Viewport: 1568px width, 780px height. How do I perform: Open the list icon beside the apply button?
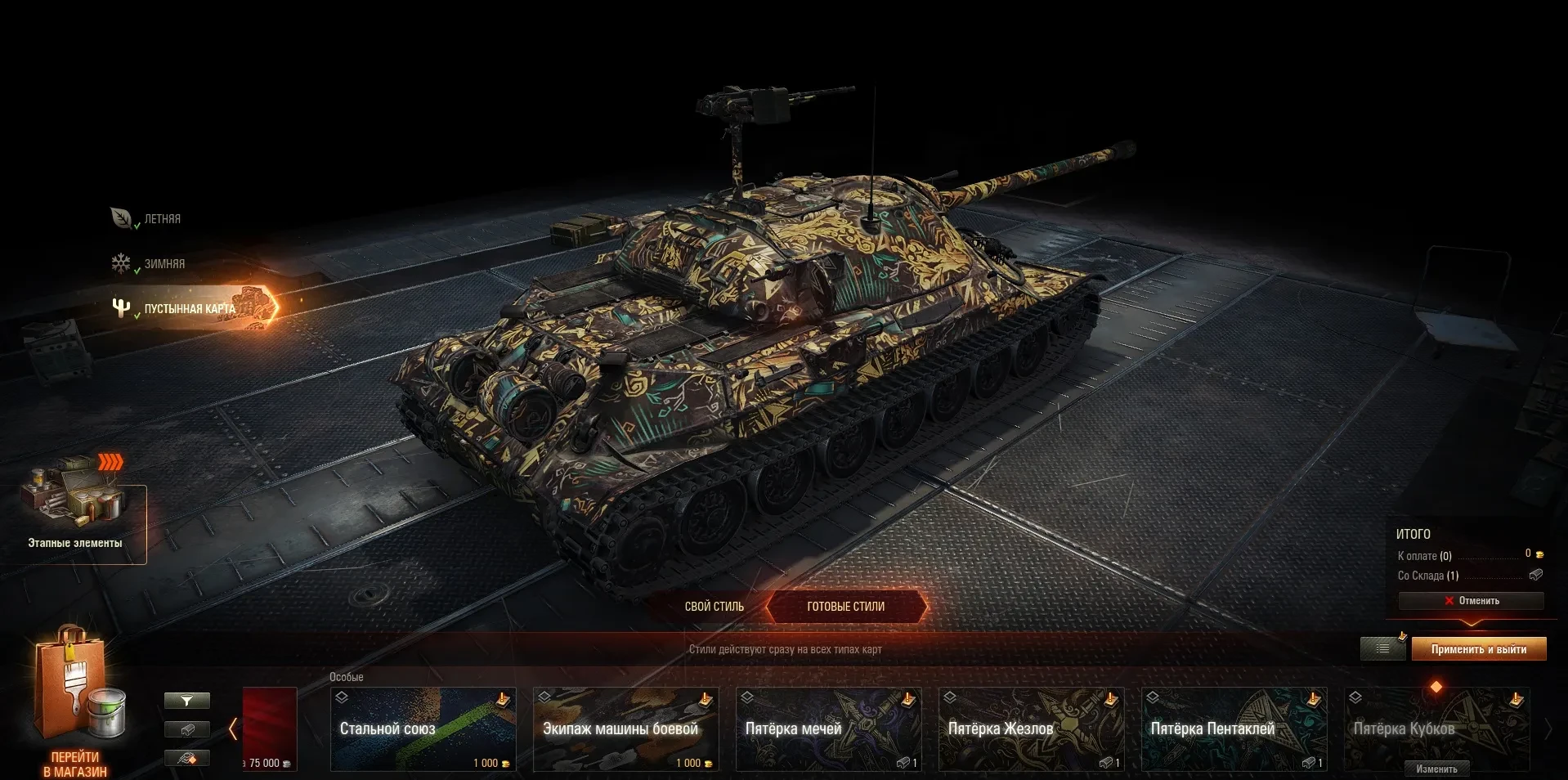(1383, 649)
